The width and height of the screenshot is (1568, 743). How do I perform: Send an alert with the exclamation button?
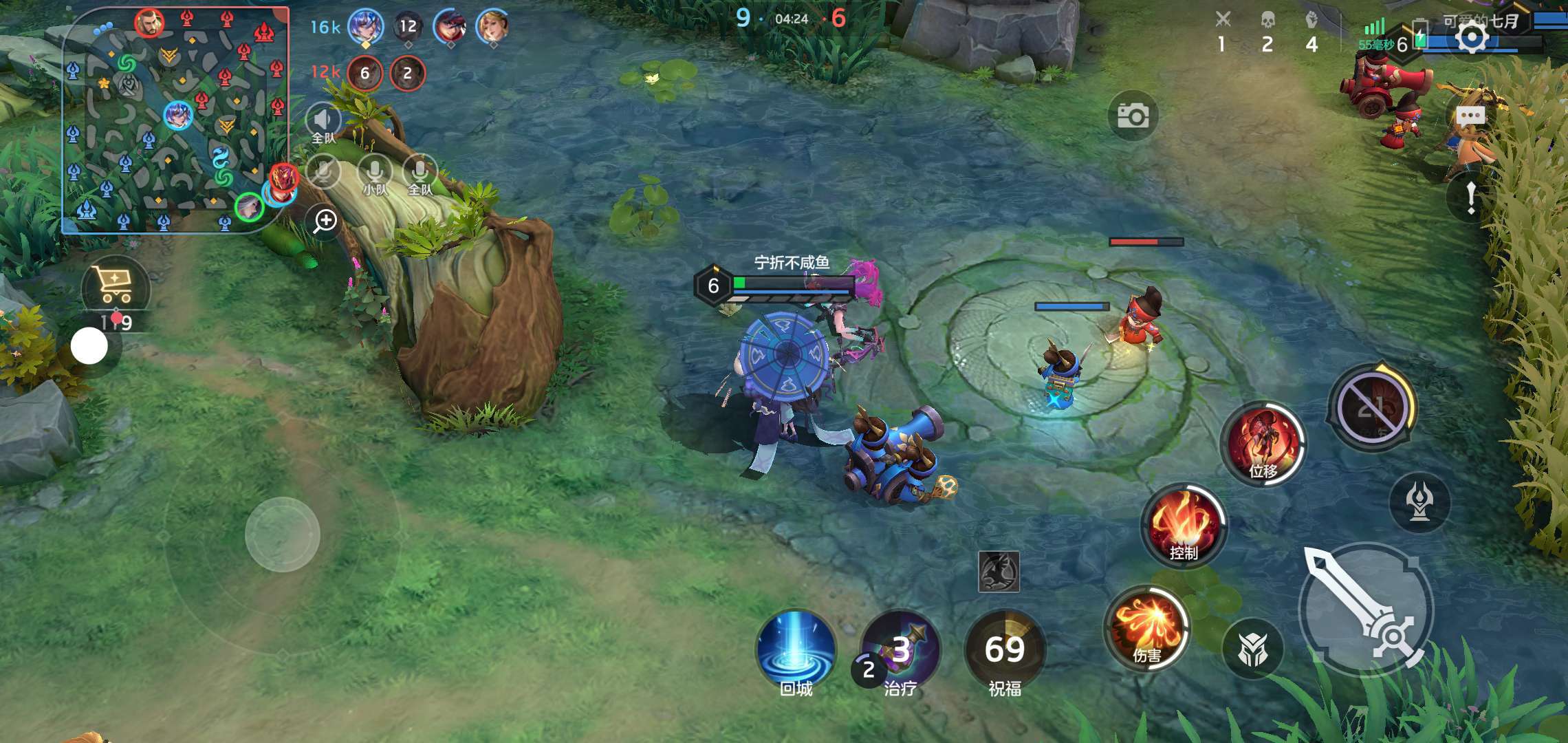(1470, 197)
